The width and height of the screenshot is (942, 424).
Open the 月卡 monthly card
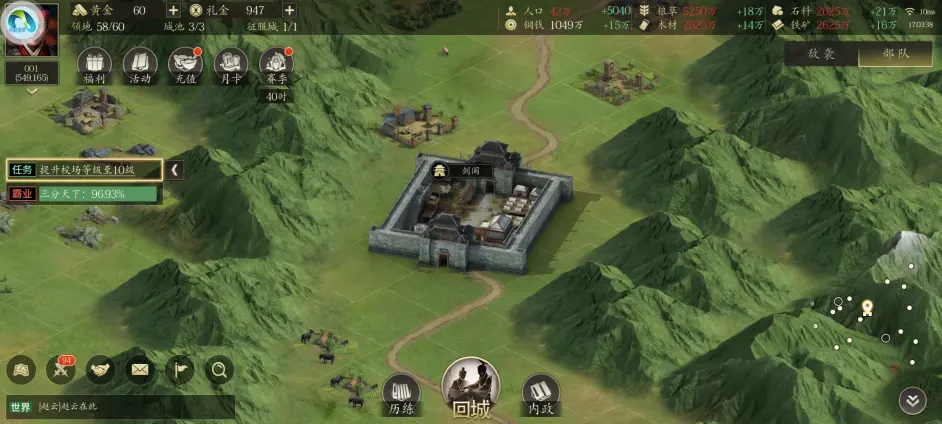231,67
